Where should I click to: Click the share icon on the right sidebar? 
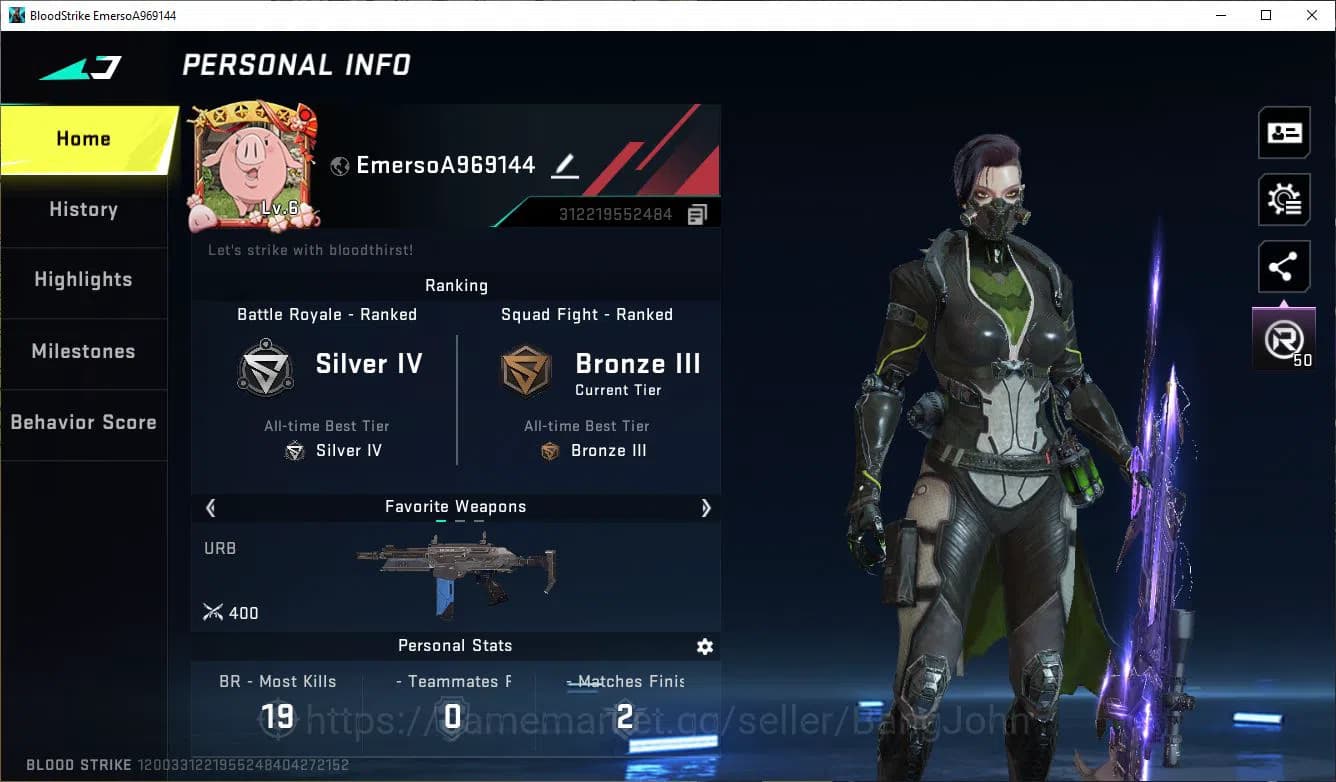1284,266
